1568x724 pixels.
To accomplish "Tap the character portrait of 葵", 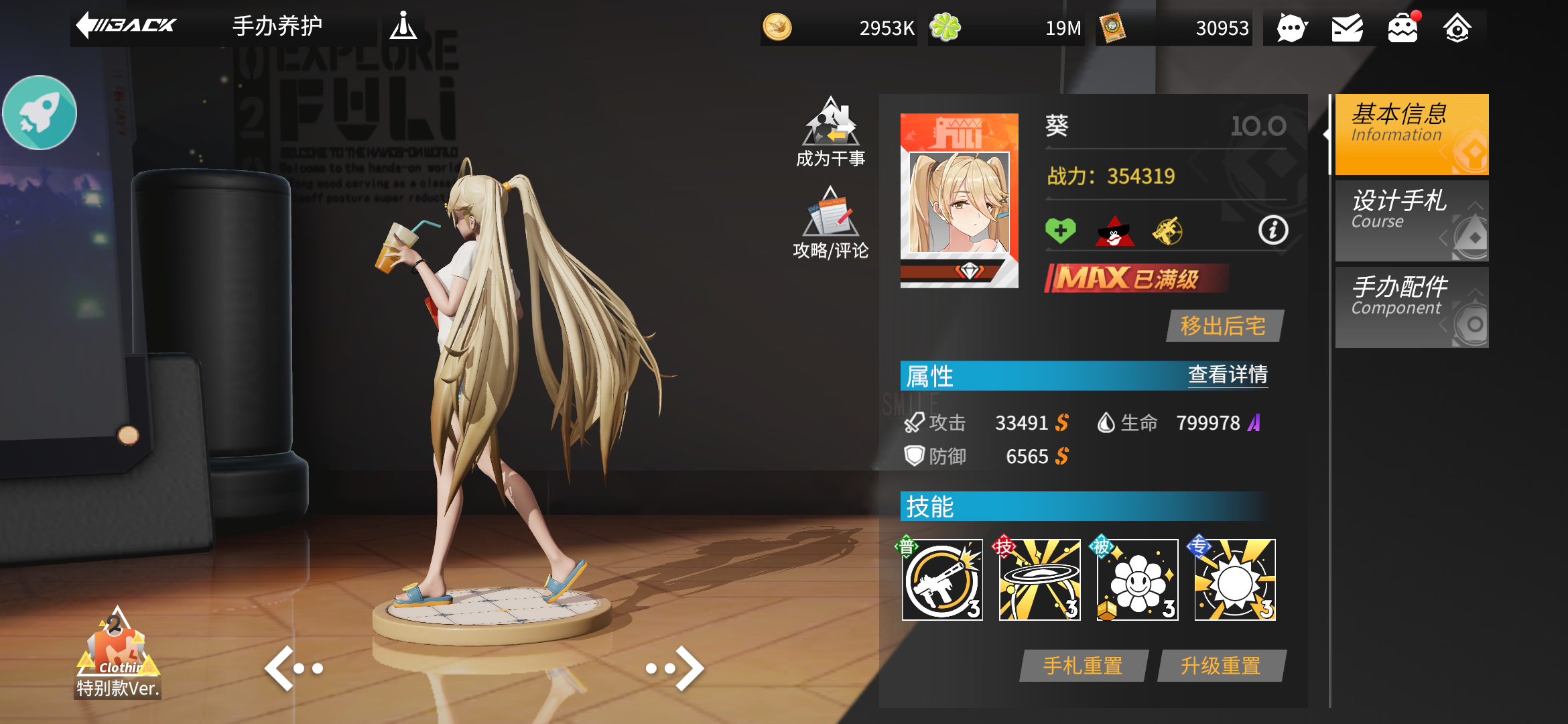I will pyautogui.click(x=960, y=201).
